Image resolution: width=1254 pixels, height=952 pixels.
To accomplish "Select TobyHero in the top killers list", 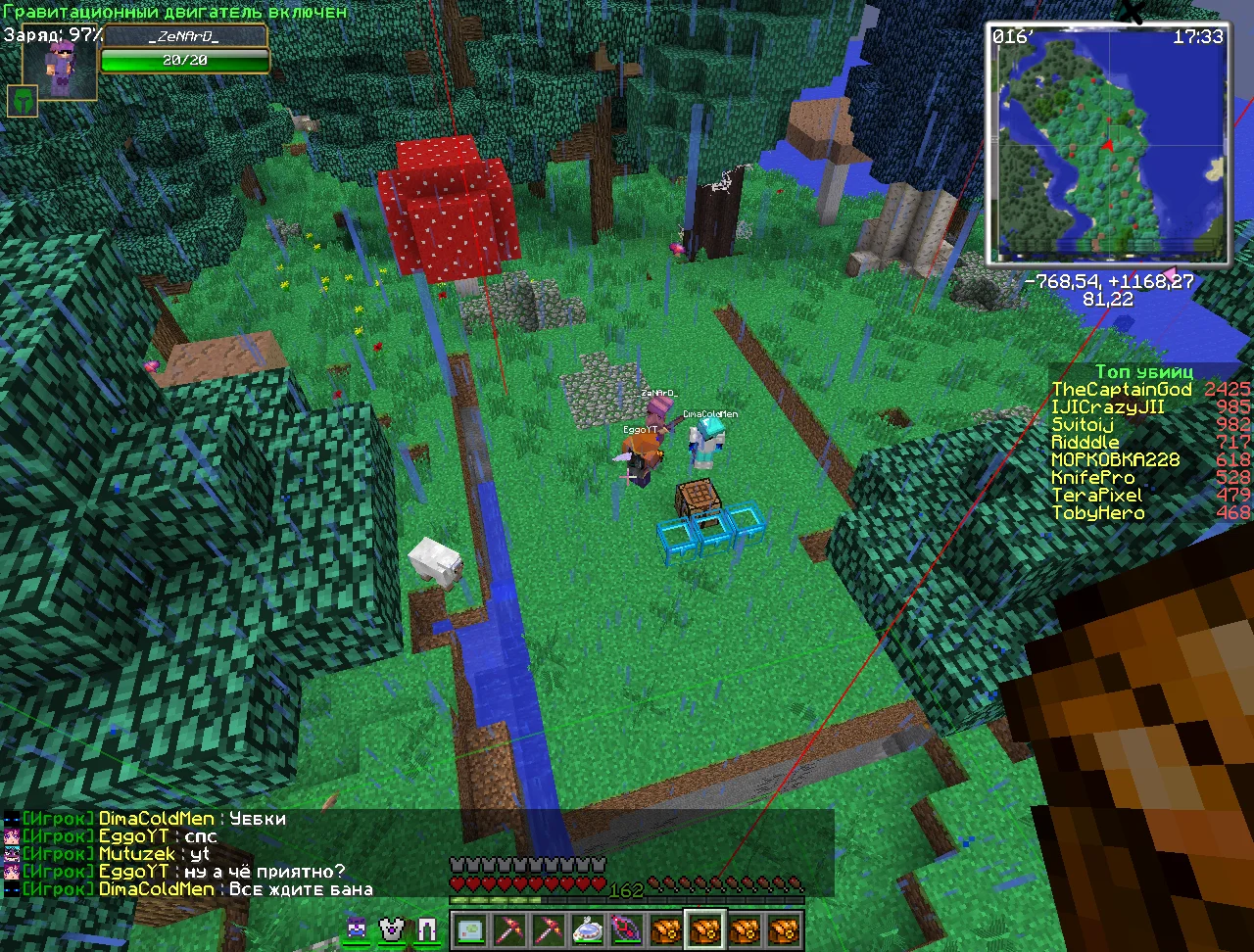I will pyautogui.click(x=1097, y=513).
